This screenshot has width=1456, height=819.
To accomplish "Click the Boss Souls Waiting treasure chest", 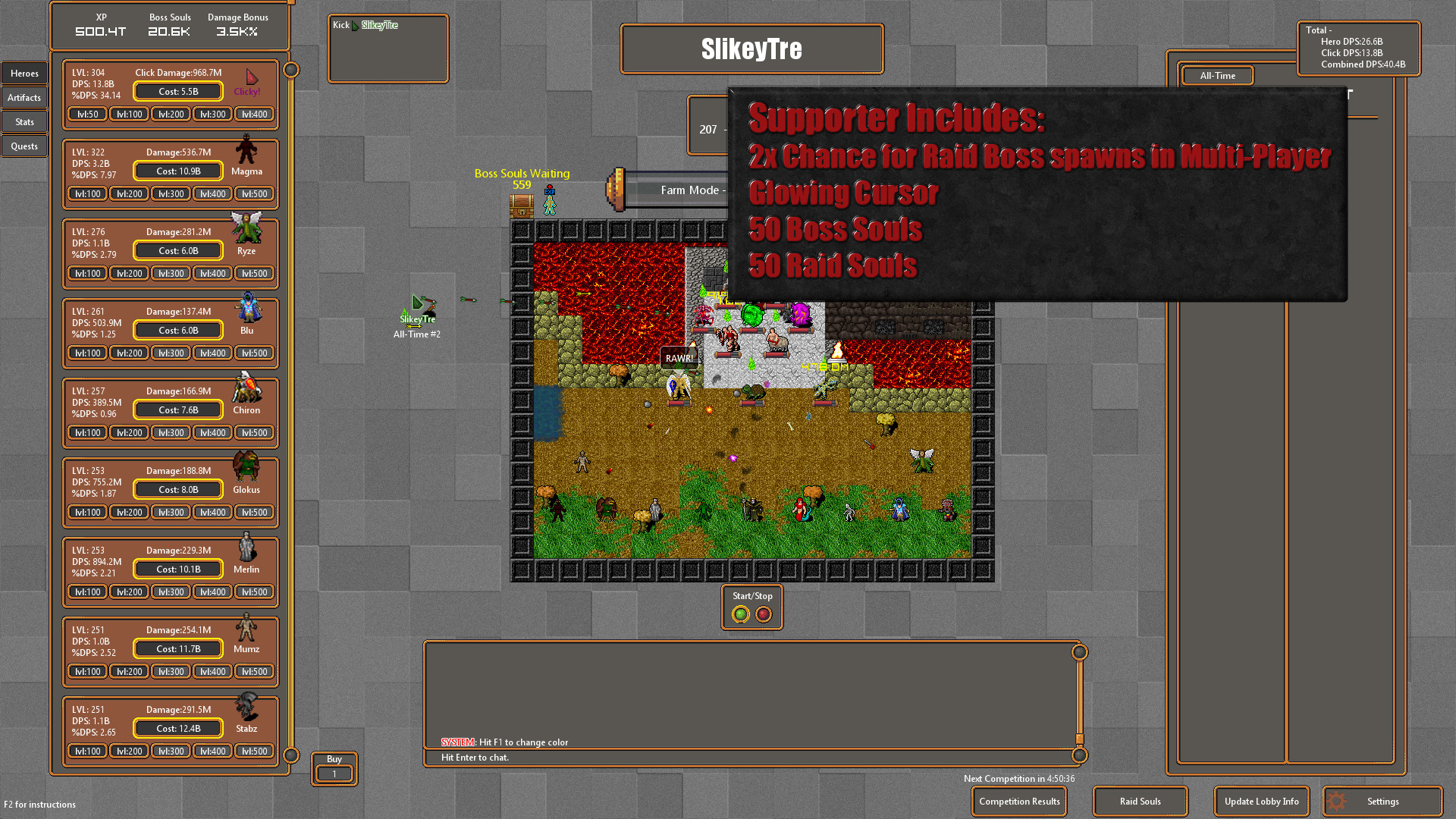I will point(522,206).
